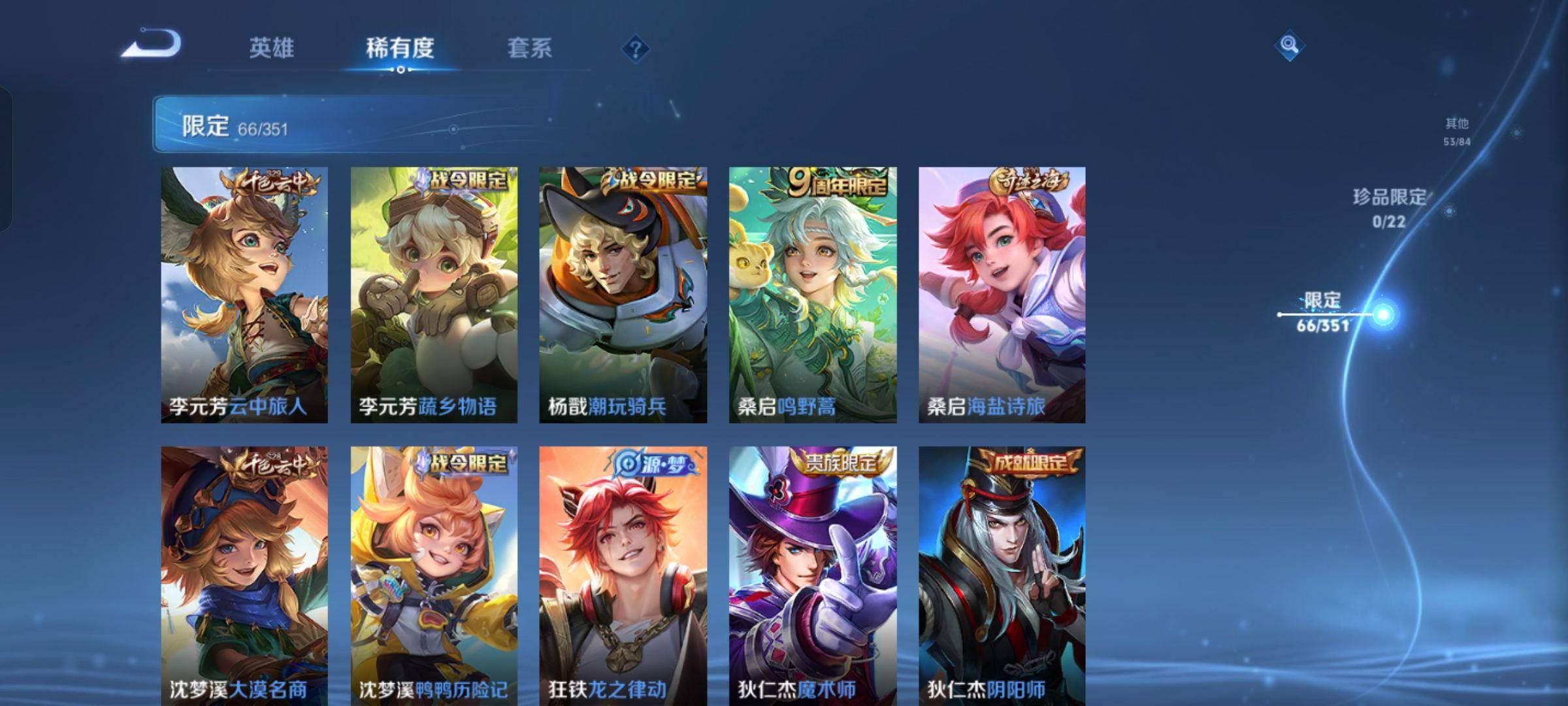The width and height of the screenshot is (1568, 706).
Task: Select the 桑启 海盐诗旅 skin card
Action: pyautogui.click(x=1002, y=295)
